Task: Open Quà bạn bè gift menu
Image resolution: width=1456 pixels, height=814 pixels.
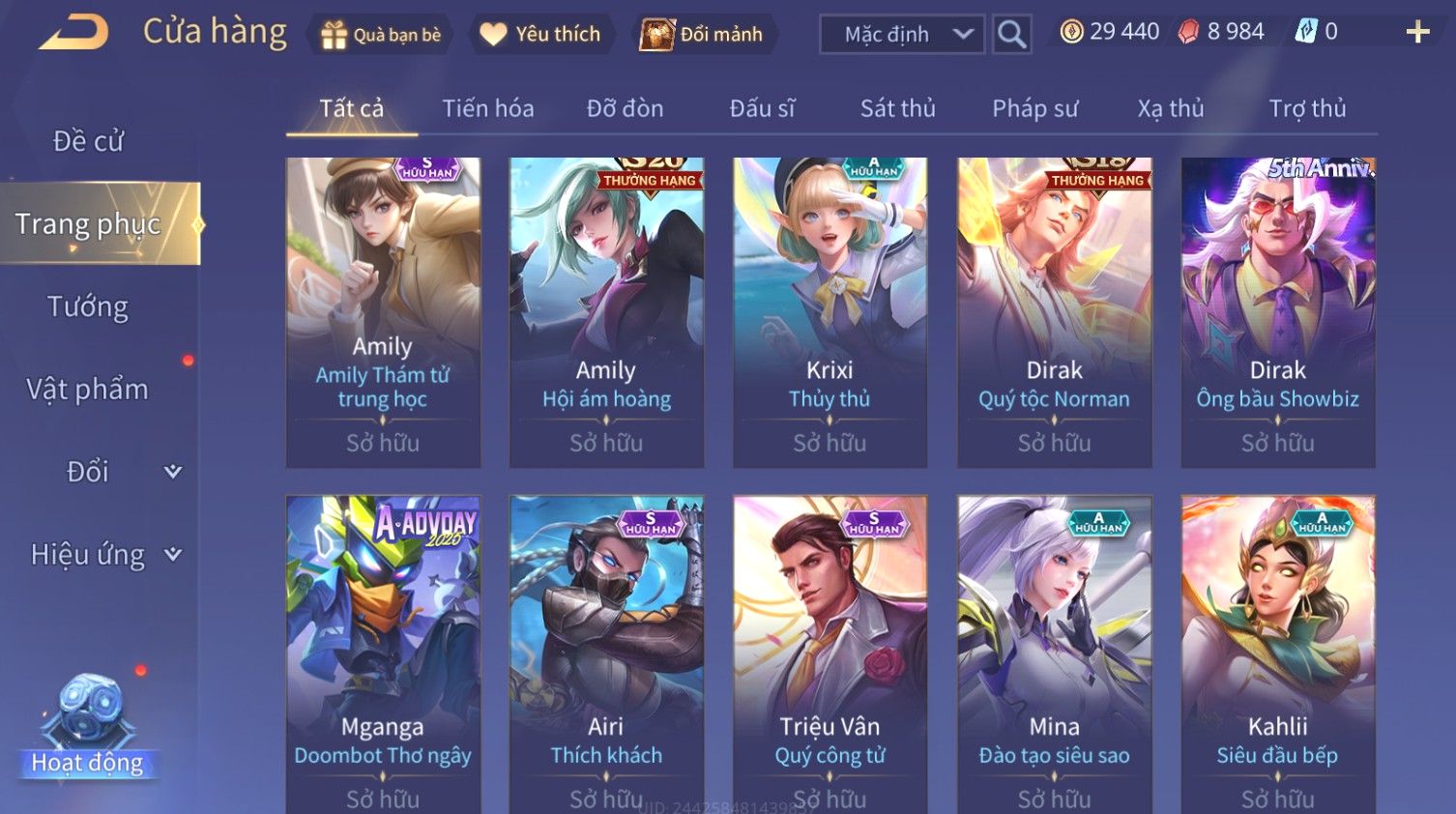Action: pyautogui.click(x=380, y=35)
